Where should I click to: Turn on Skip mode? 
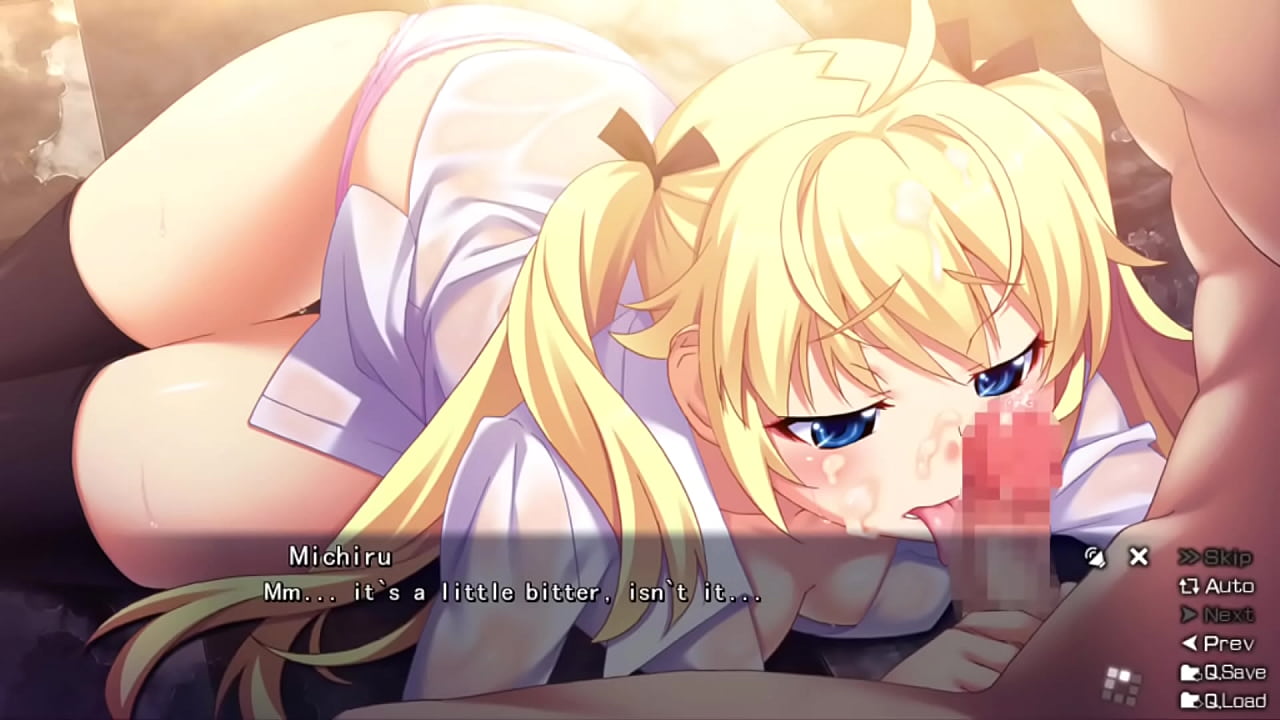coord(1227,559)
